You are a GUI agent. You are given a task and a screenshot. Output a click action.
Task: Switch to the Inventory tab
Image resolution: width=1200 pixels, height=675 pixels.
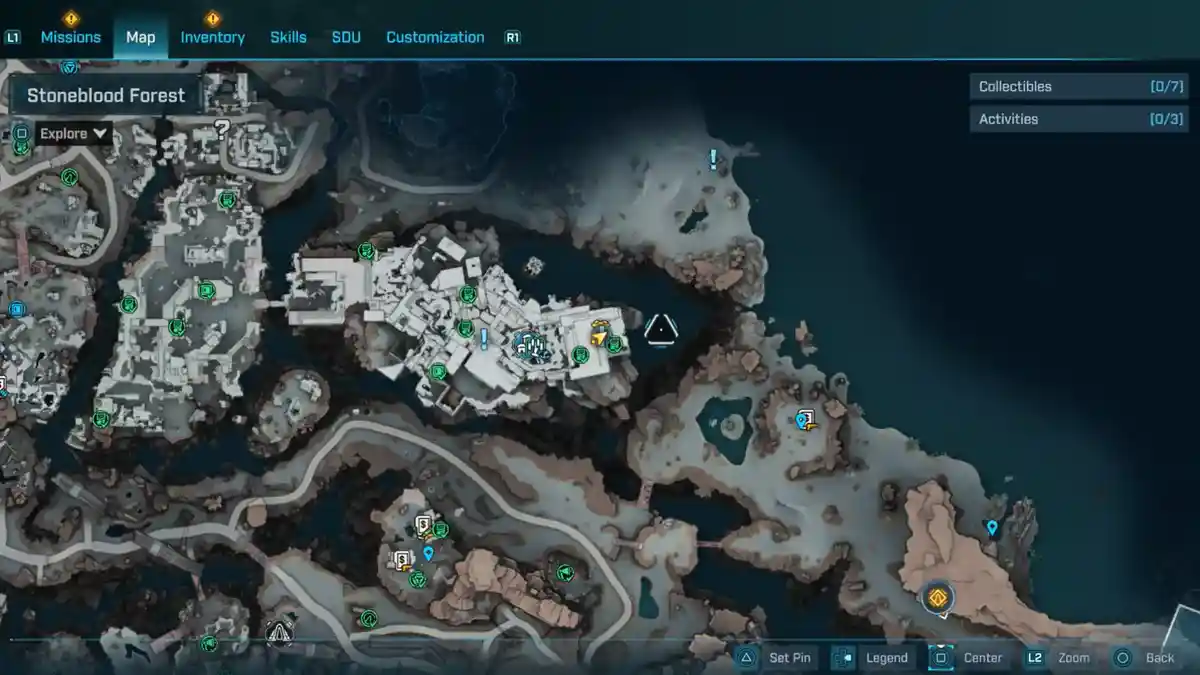[x=212, y=37]
